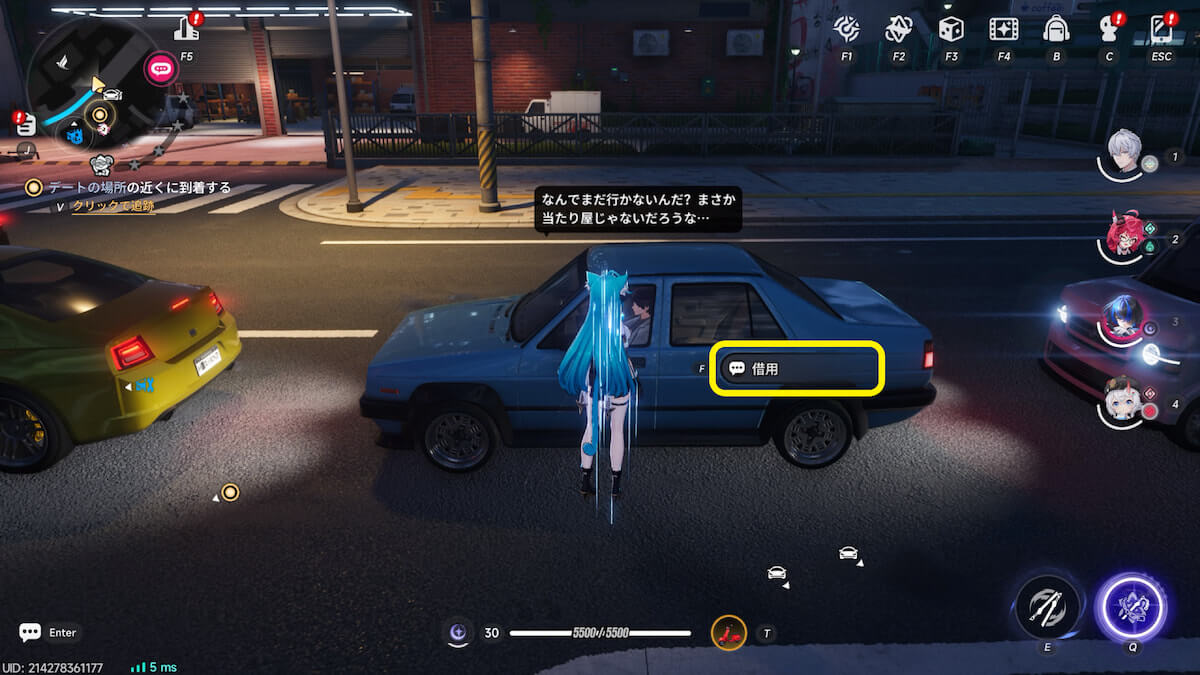Select the blue-haired party member portrait
This screenshot has width=1200, height=675.
1124,318
